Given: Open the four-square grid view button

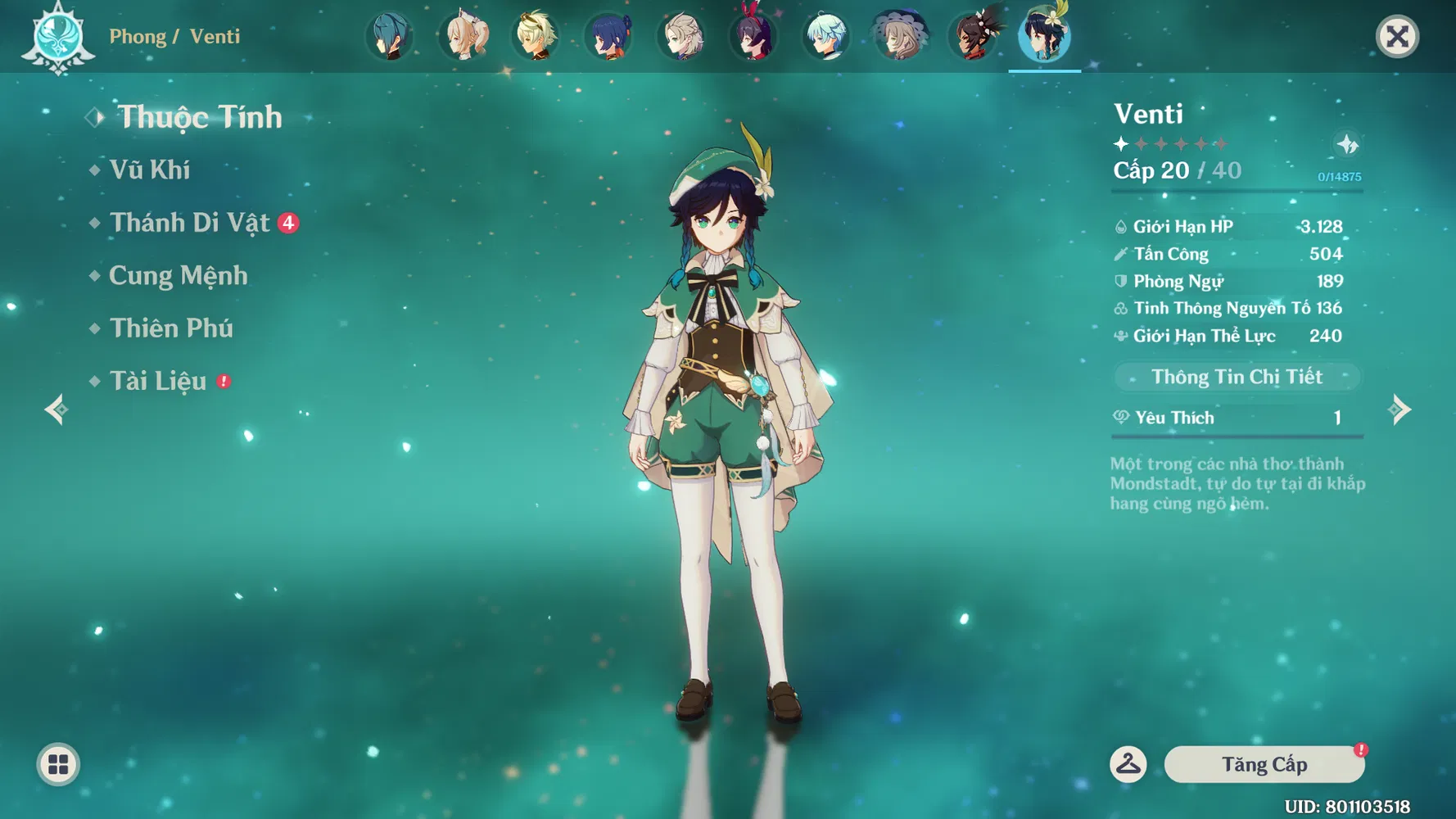Looking at the screenshot, I should (x=58, y=765).
